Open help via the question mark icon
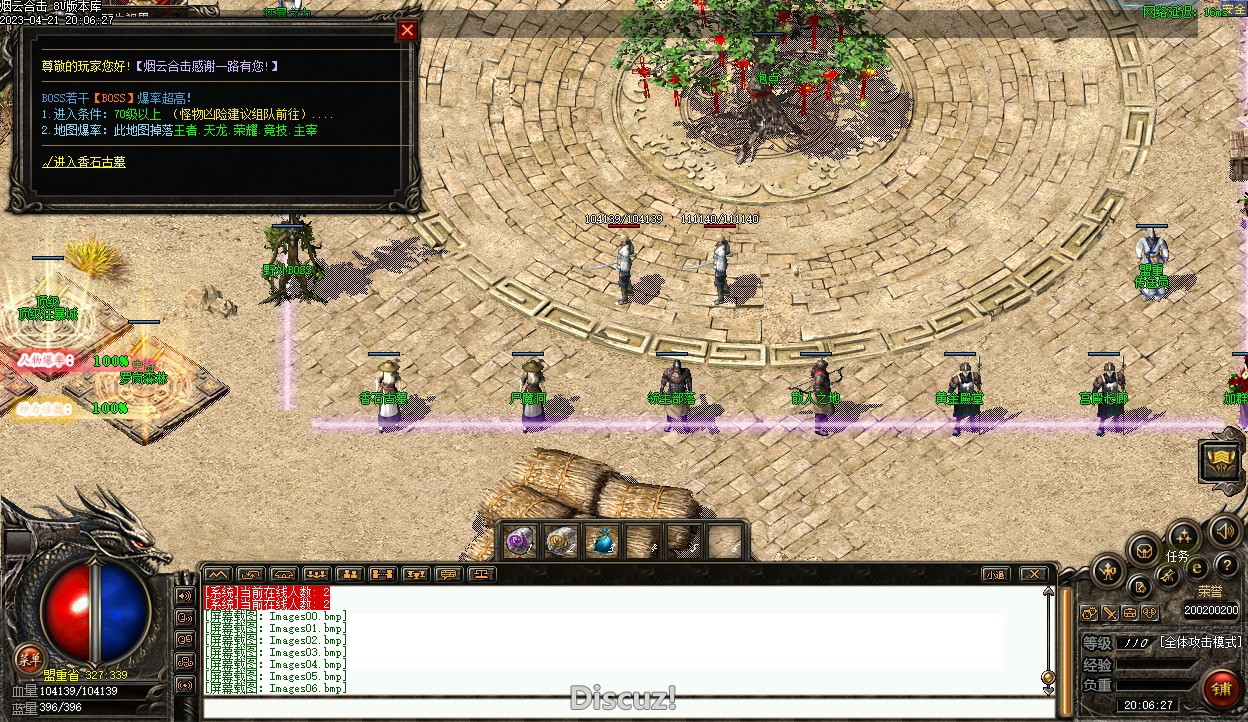The height and width of the screenshot is (722, 1248). click(x=1226, y=567)
